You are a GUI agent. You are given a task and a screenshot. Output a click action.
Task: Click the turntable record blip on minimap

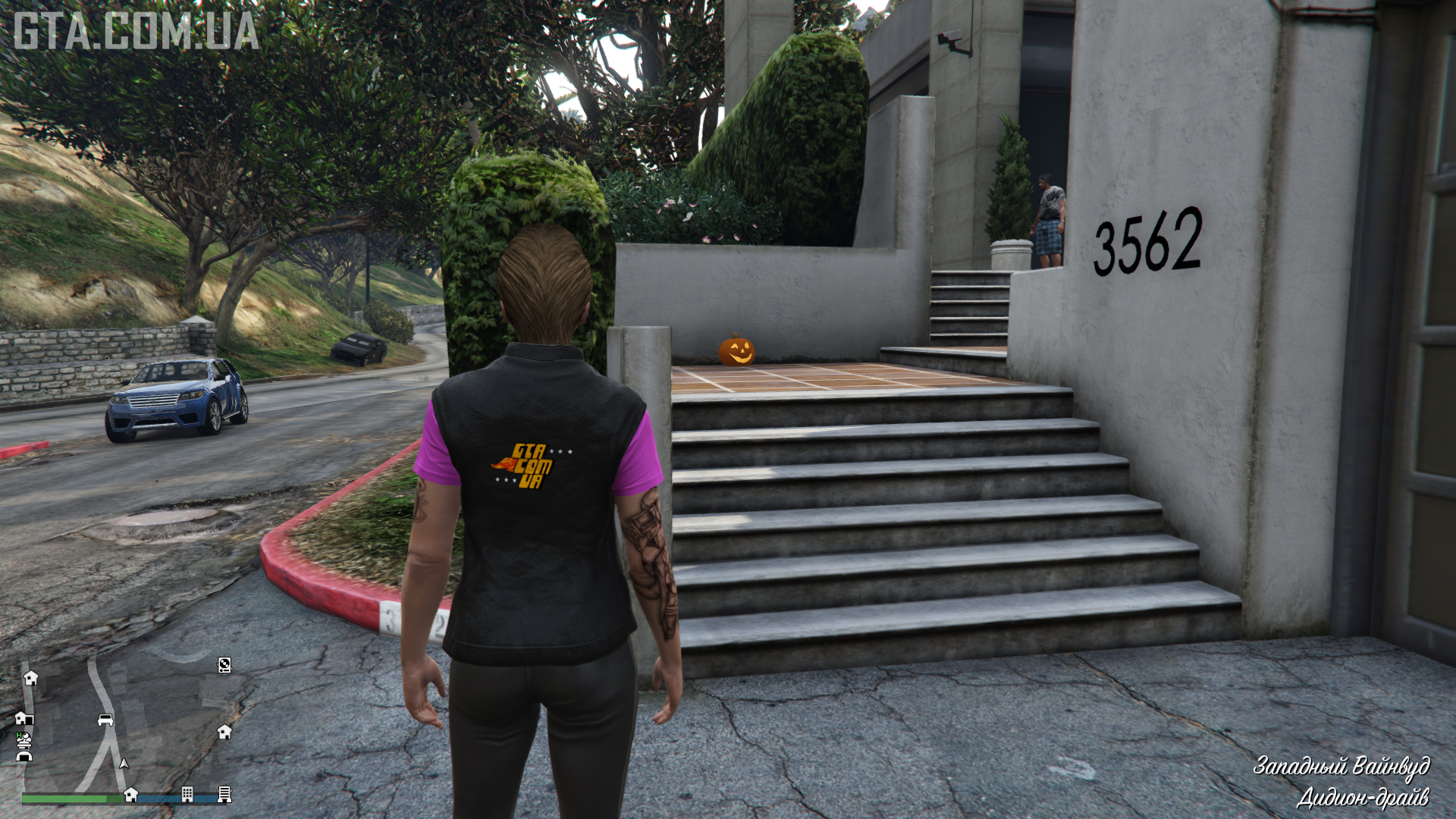pos(224,665)
